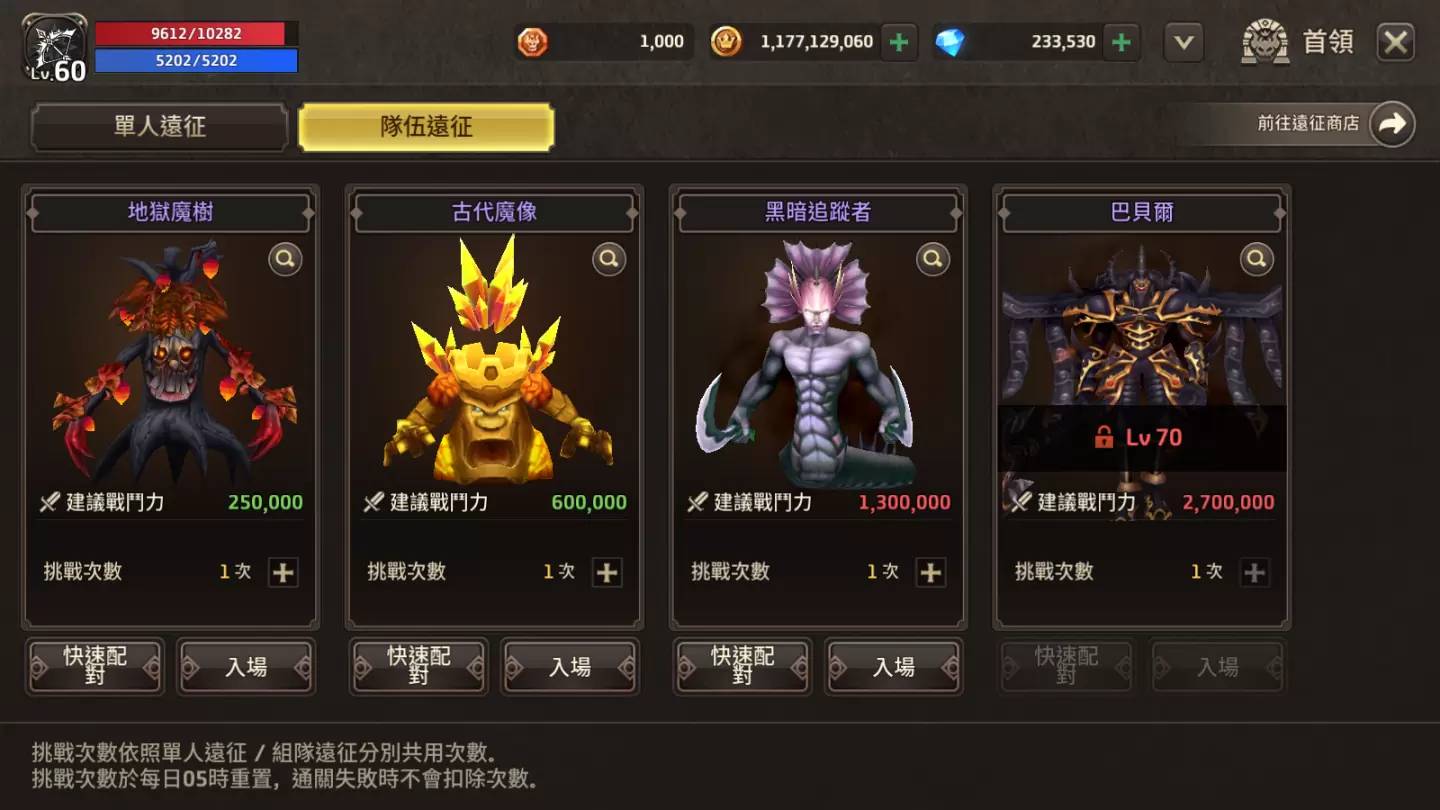Enter the 地獄魔樹 battle with 入場
Image resolution: width=1440 pixels, height=810 pixels.
(x=246, y=666)
